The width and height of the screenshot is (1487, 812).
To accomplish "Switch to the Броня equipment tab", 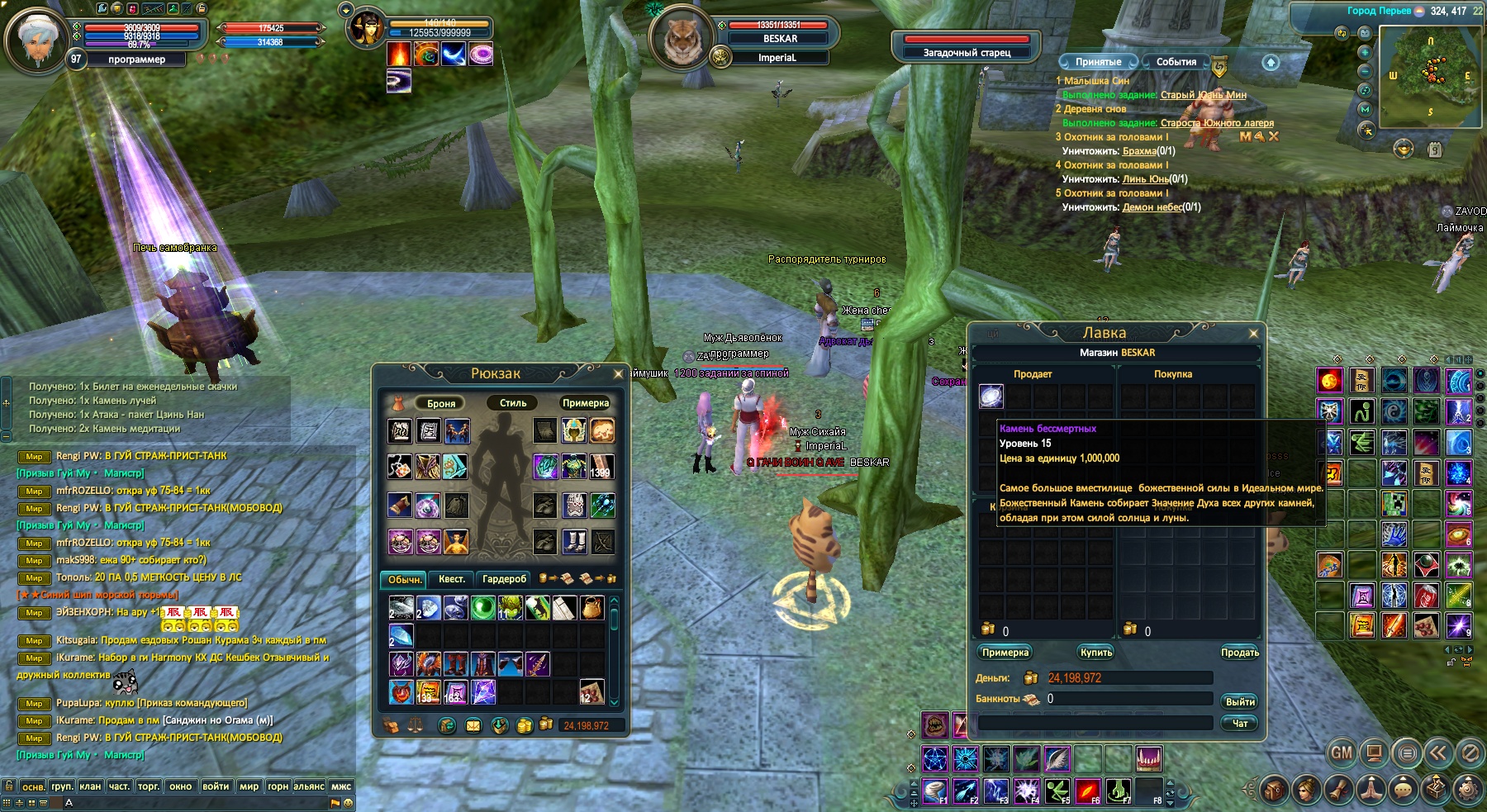I will pyautogui.click(x=441, y=403).
